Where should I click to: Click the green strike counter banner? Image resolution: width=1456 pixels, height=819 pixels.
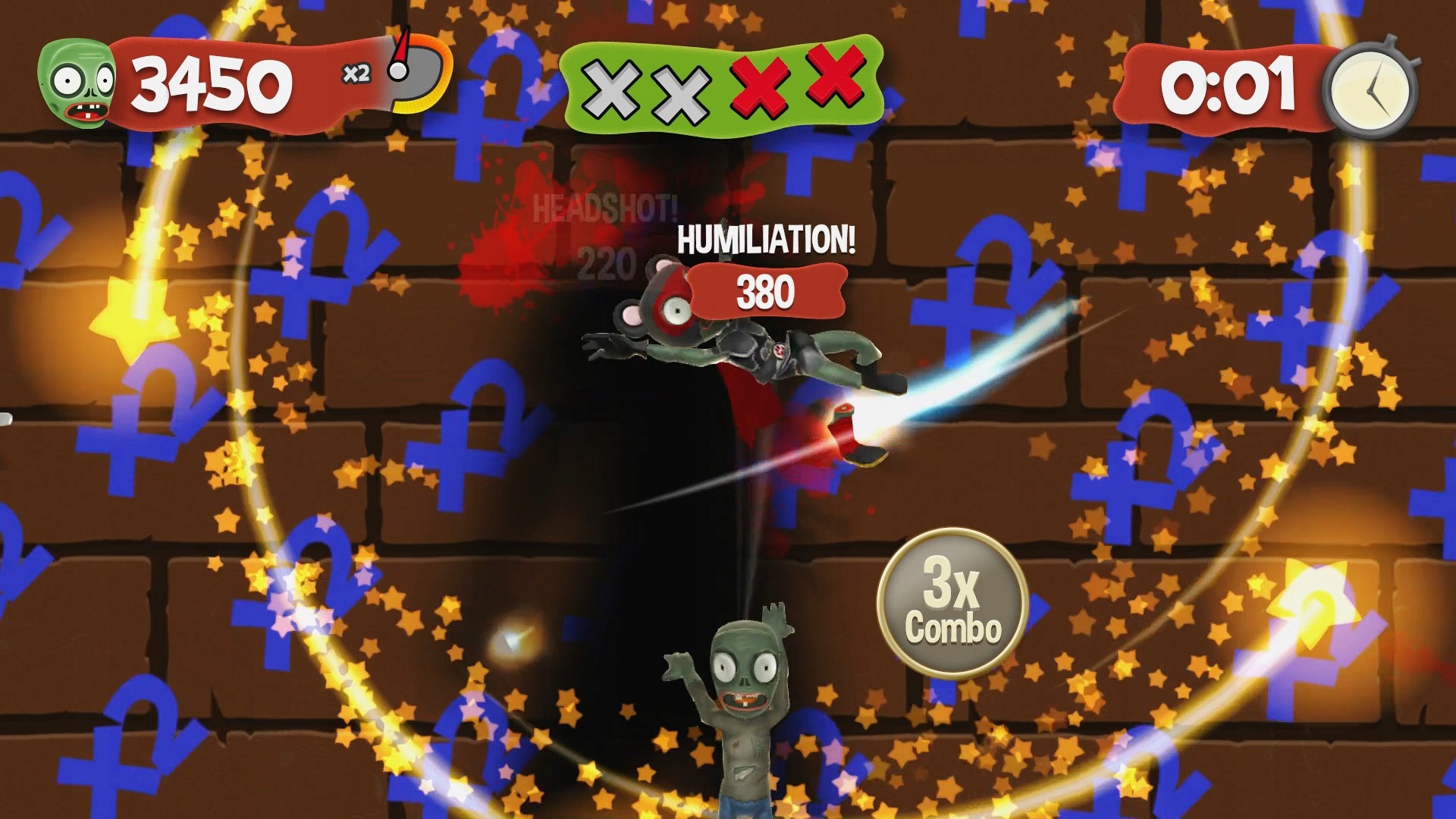[x=720, y=86]
